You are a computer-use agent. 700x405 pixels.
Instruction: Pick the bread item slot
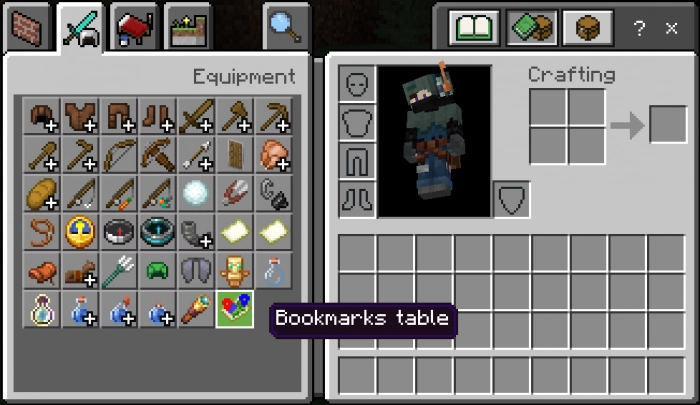41,192
